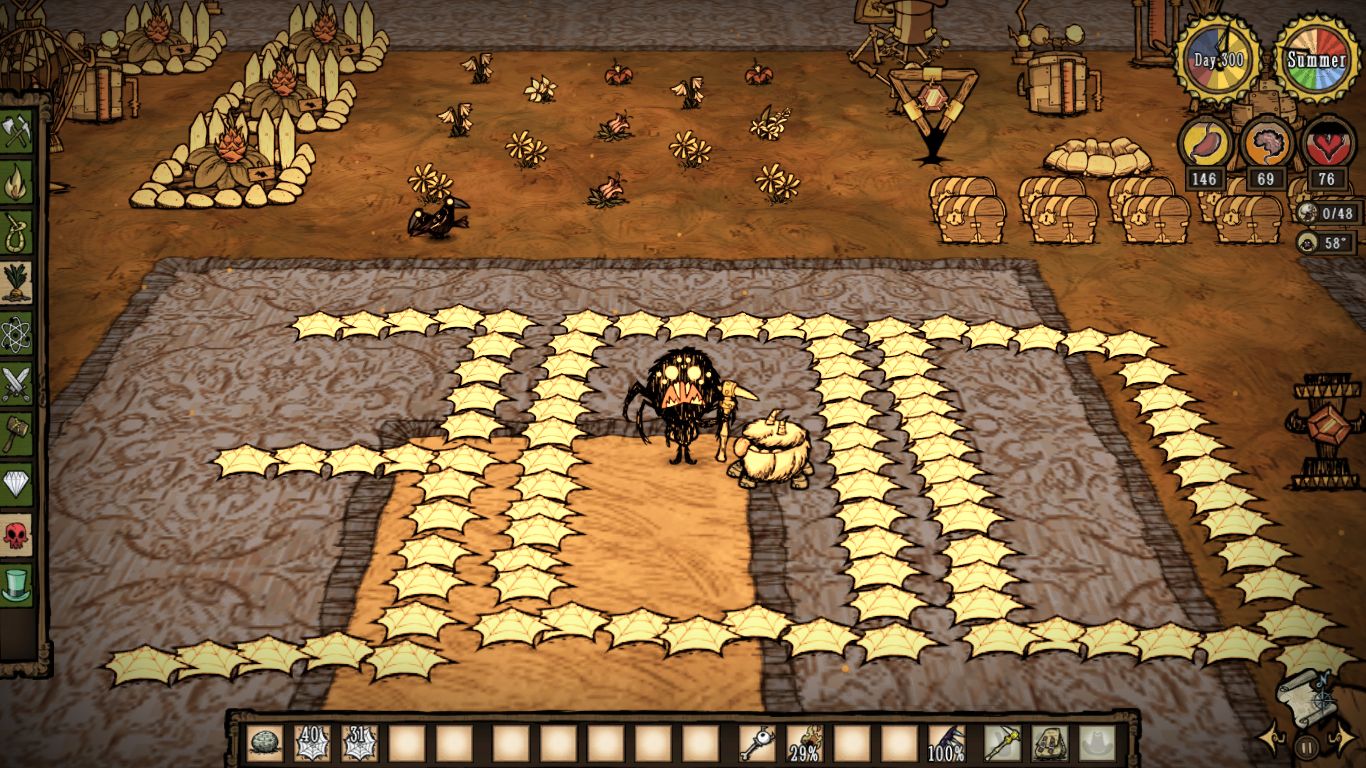Select the eyeball key-shaped item in the inventory
Screen dimensions: 1366x768
pos(756,743)
